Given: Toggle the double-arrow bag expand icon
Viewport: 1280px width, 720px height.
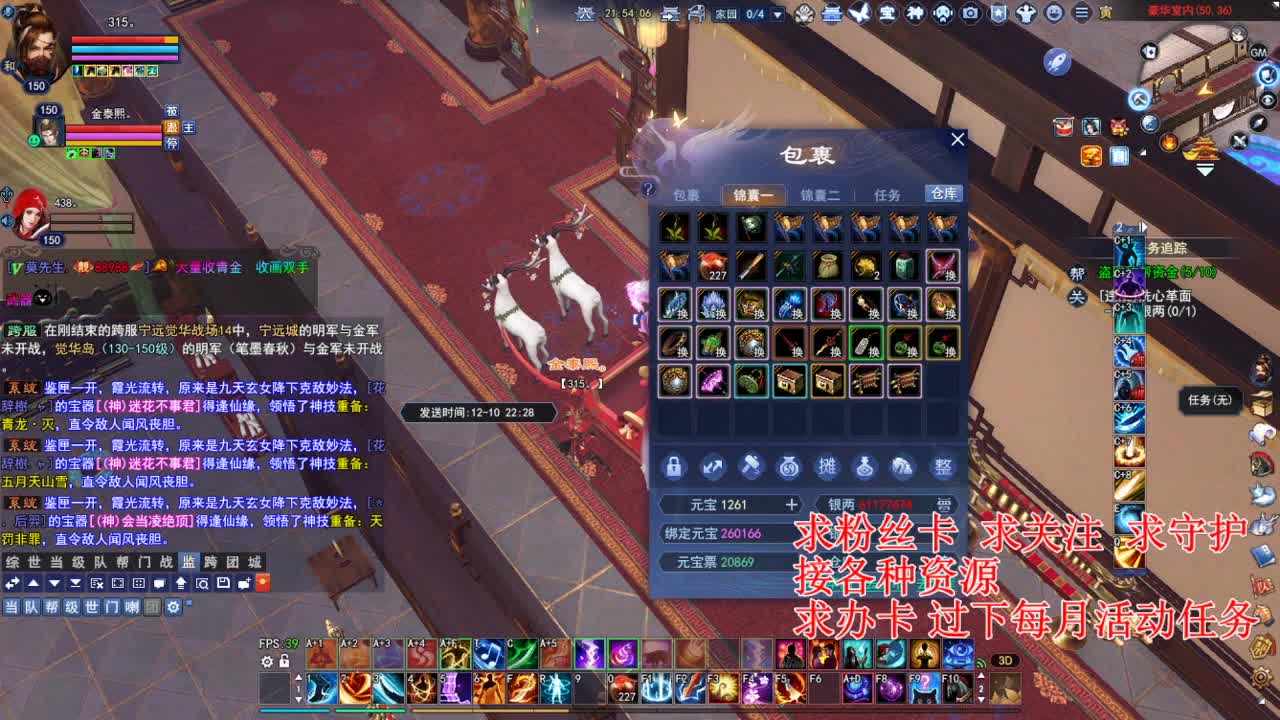Looking at the screenshot, I should pos(712,465).
